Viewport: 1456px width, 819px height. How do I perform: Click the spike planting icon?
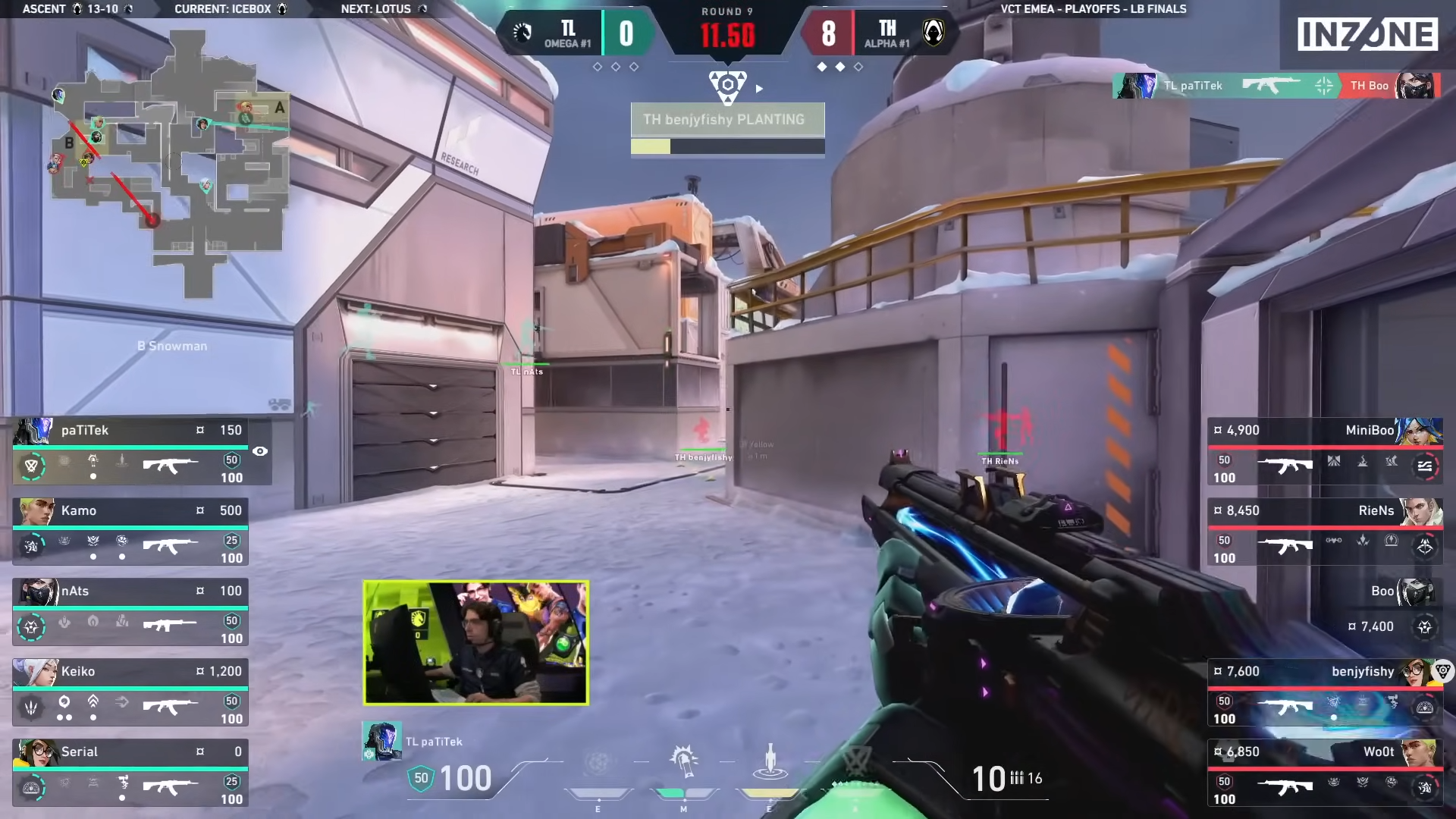click(x=727, y=86)
